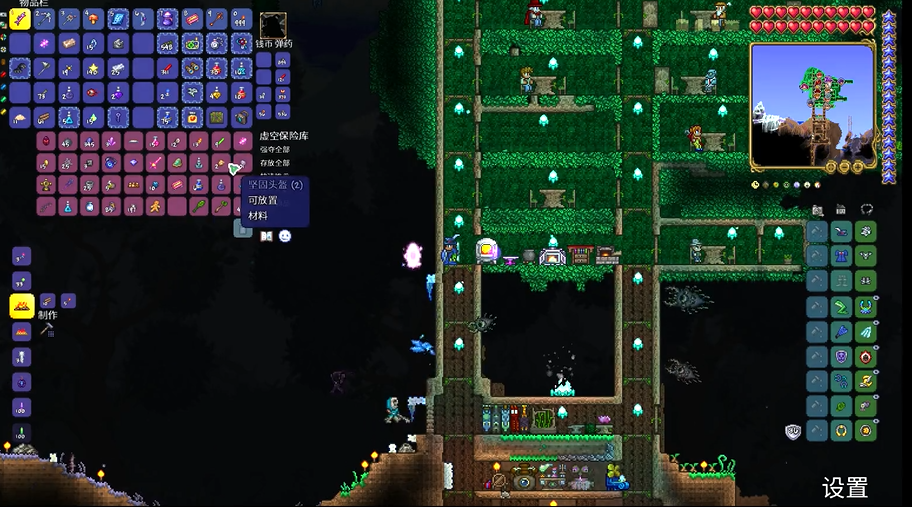Open the emote smiley face icon
Screen dimensions: 912x507
[285, 236]
